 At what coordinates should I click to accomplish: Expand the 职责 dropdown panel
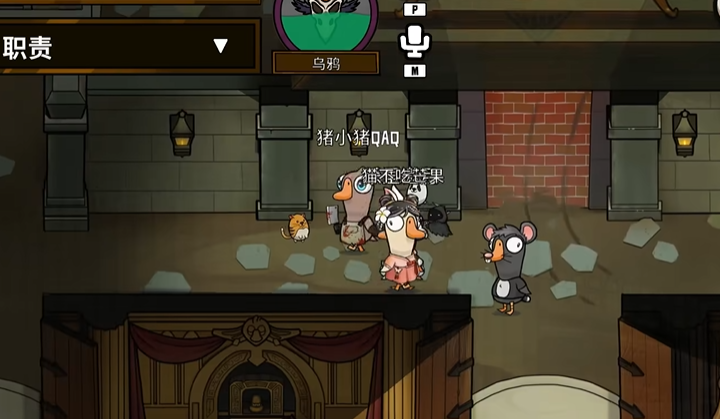pos(220,46)
